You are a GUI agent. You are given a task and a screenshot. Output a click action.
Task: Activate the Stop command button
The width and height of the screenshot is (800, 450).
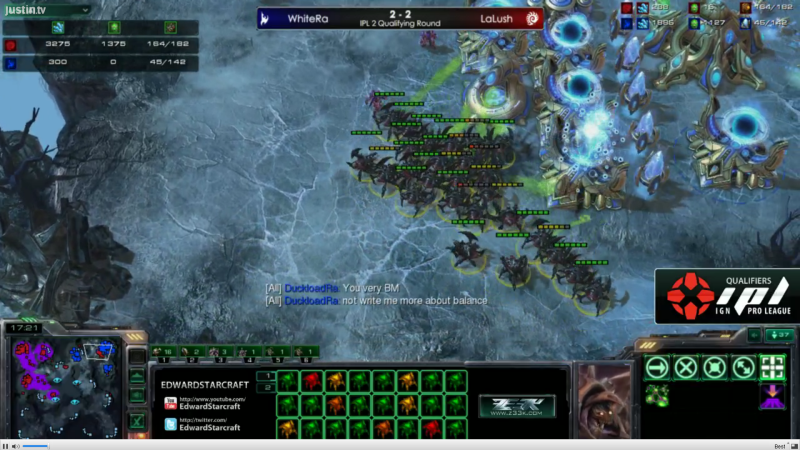[x=685, y=367]
